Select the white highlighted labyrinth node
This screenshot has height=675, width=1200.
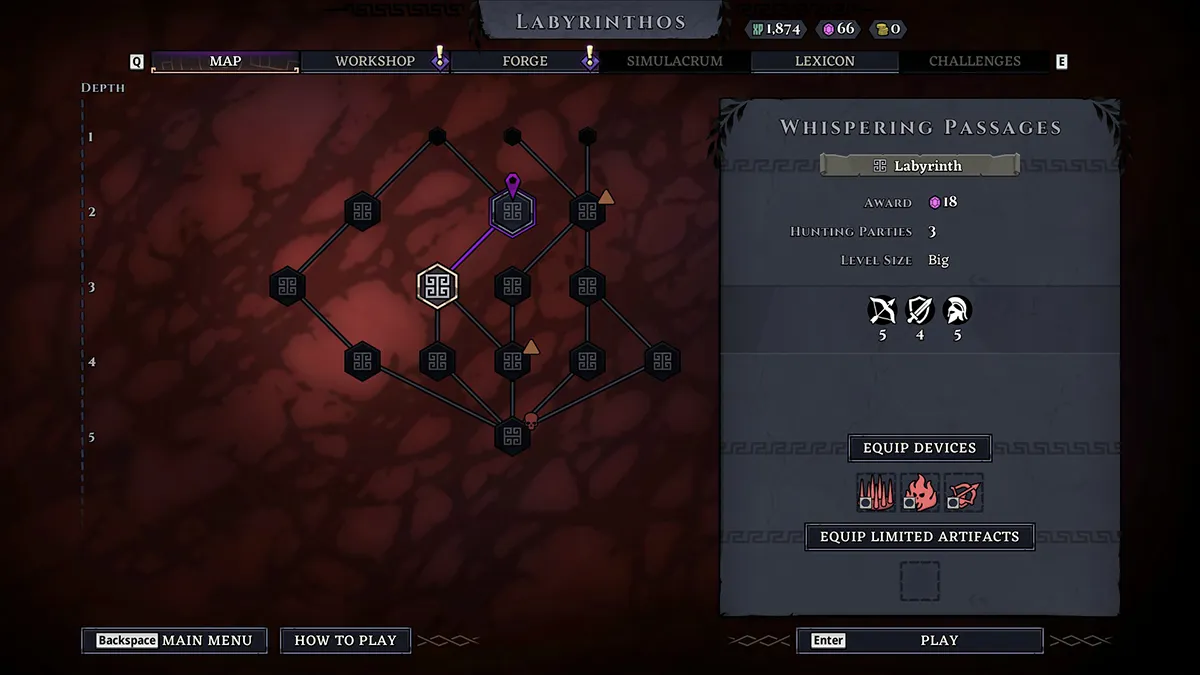point(437,287)
